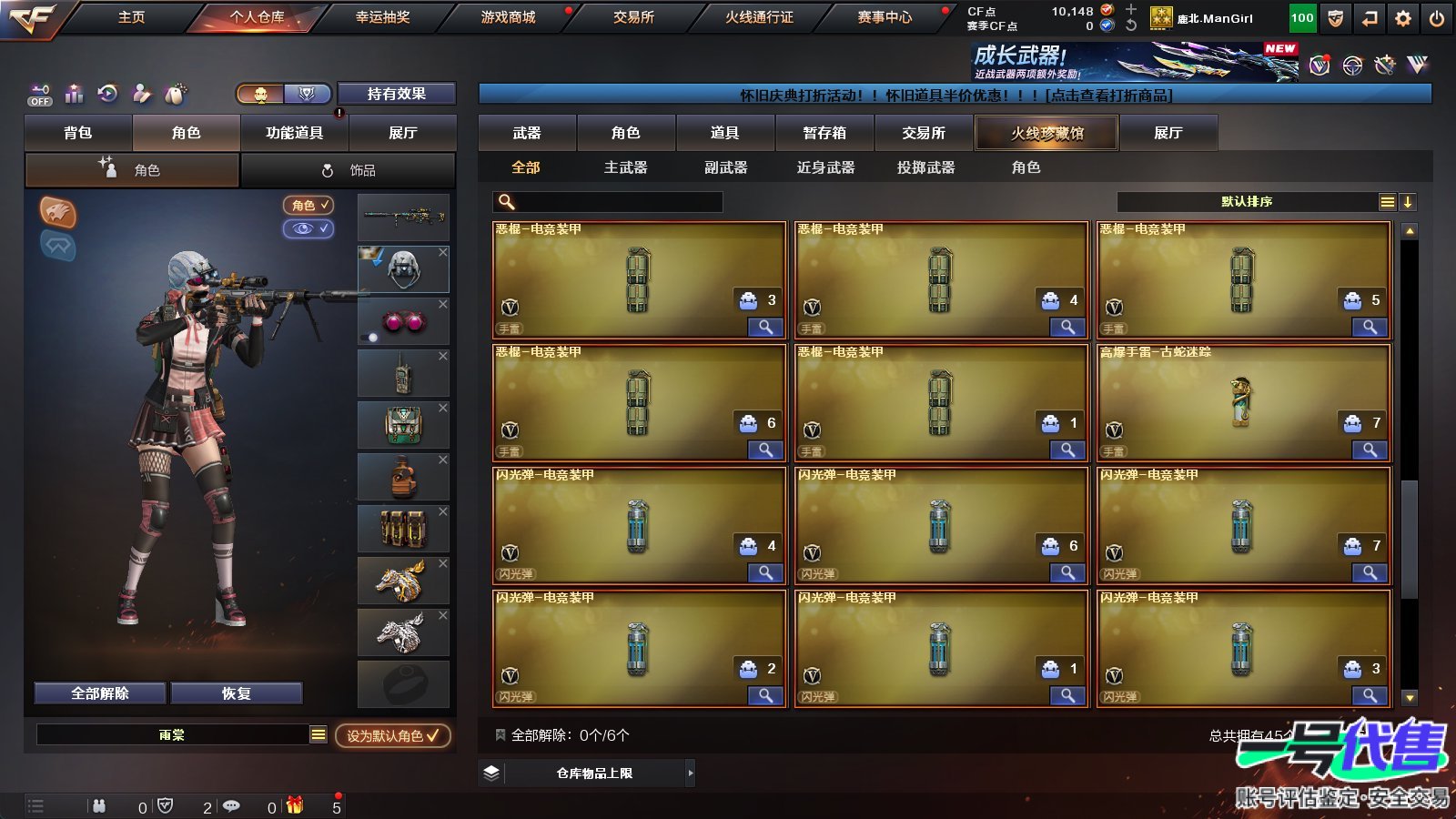This screenshot has height=819, width=1456.
Task: Toggle the 角色 checkmark badge above the character
Action: pyautogui.click(x=308, y=205)
